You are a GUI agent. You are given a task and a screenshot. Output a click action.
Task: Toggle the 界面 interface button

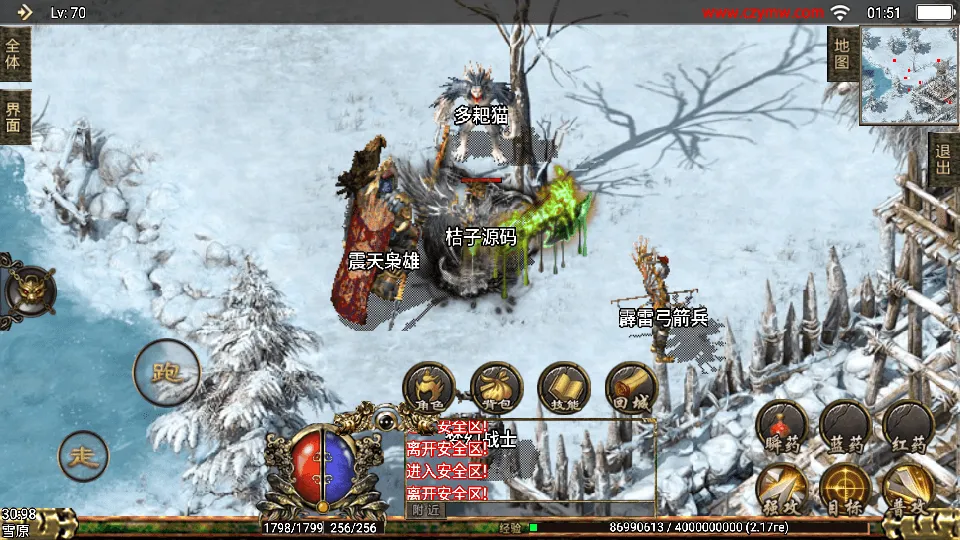click(14, 117)
